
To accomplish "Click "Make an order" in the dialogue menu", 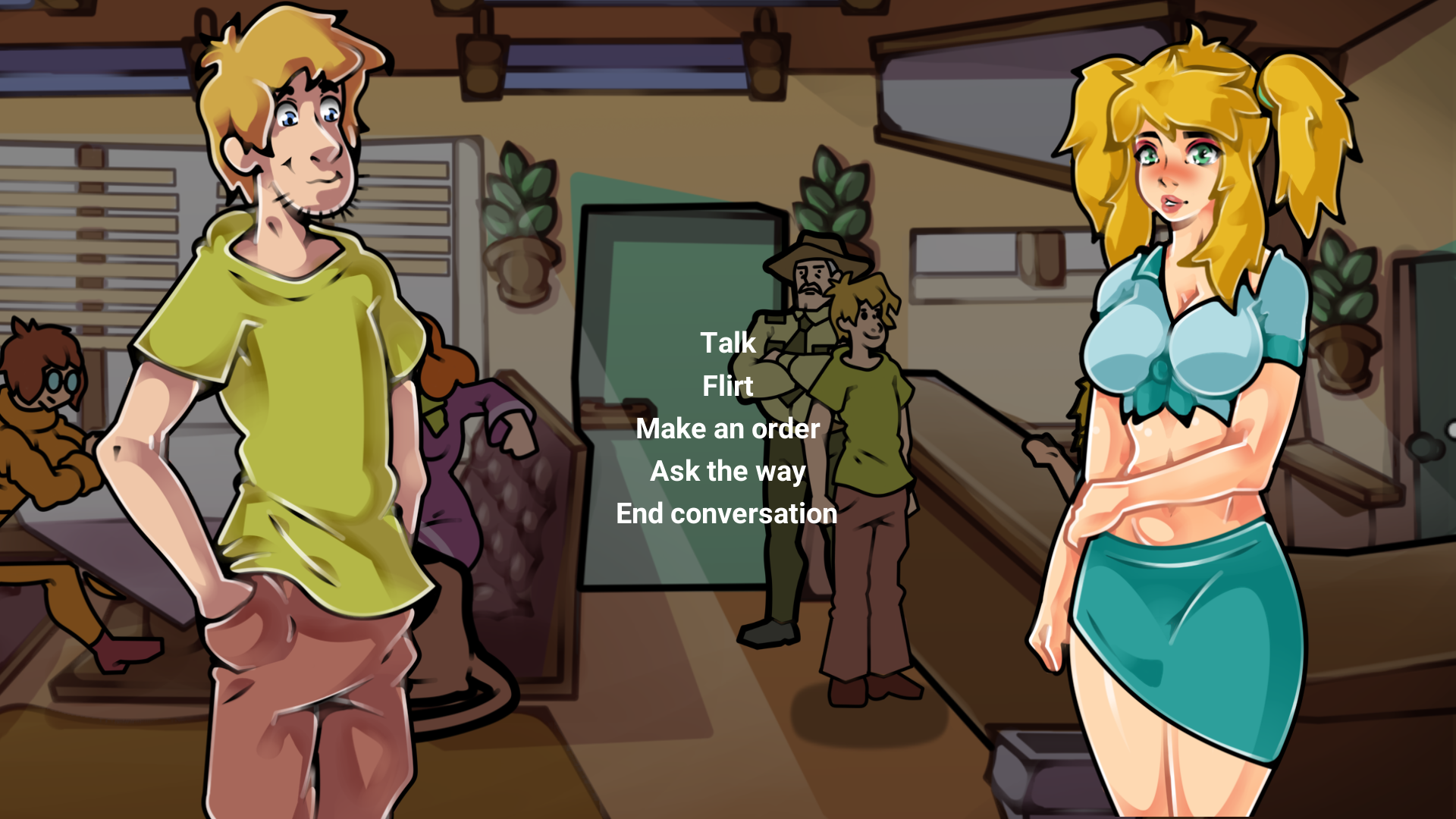I will click(727, 428).
